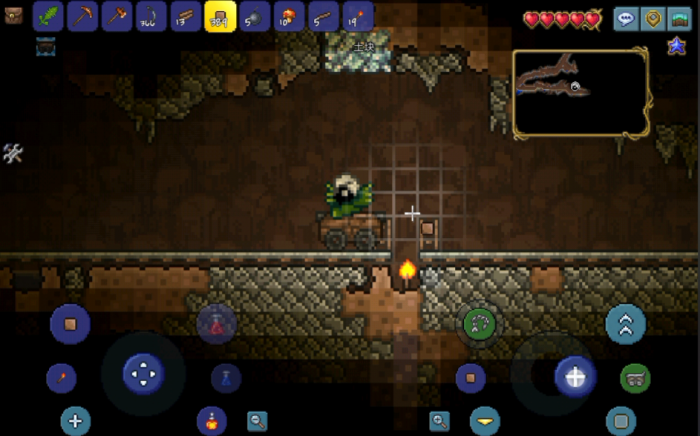This screenshot has width=700, height=436.
Task: Equip the pickaxe from the hotbar
Action: point(82,16)
